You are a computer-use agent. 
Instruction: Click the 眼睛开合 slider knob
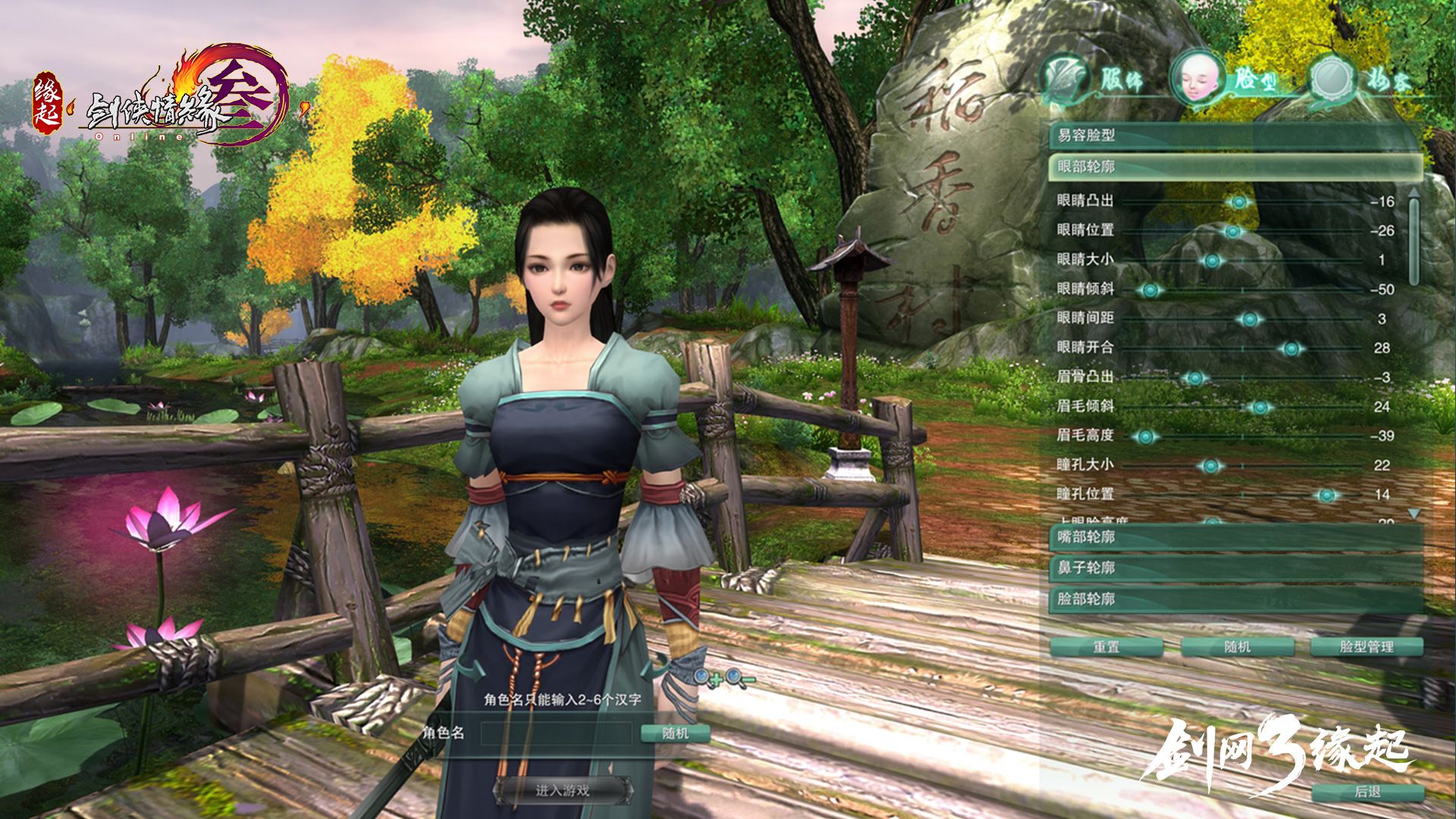click(1291, 349)
